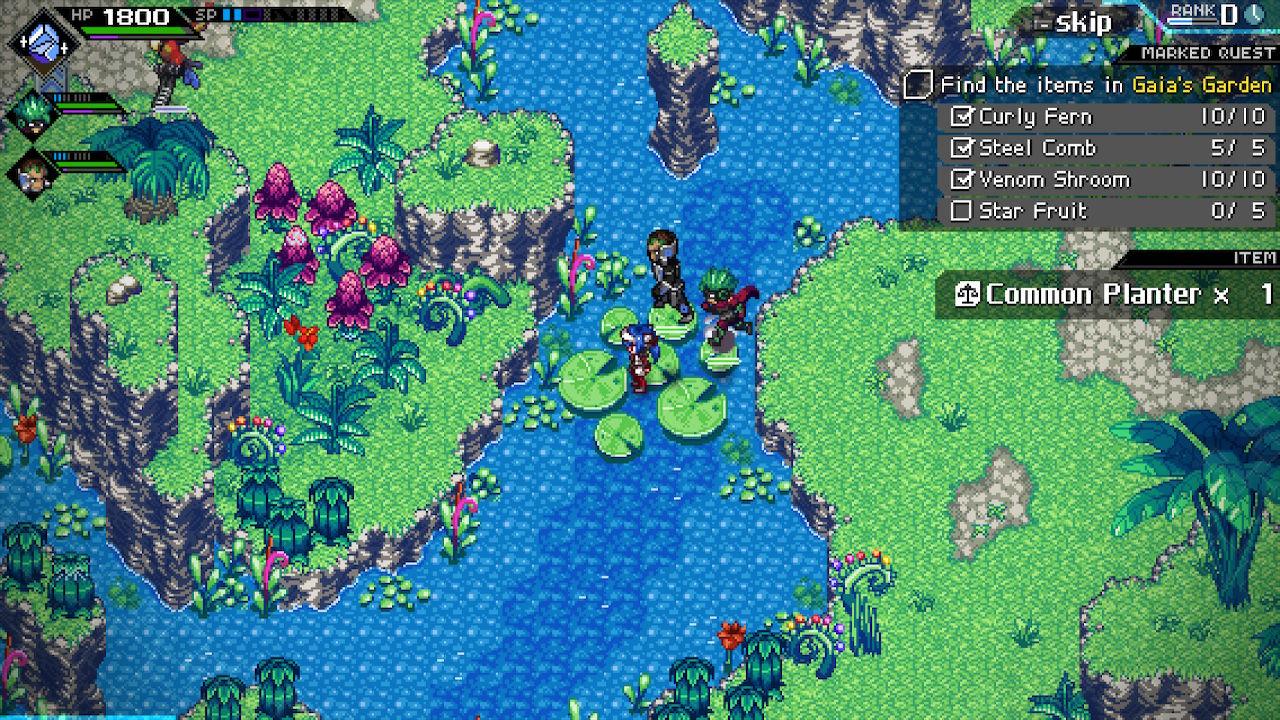Select the brown-haired party member portrait
This screenshot has width=1280, height=720.
tap(30, 171)
